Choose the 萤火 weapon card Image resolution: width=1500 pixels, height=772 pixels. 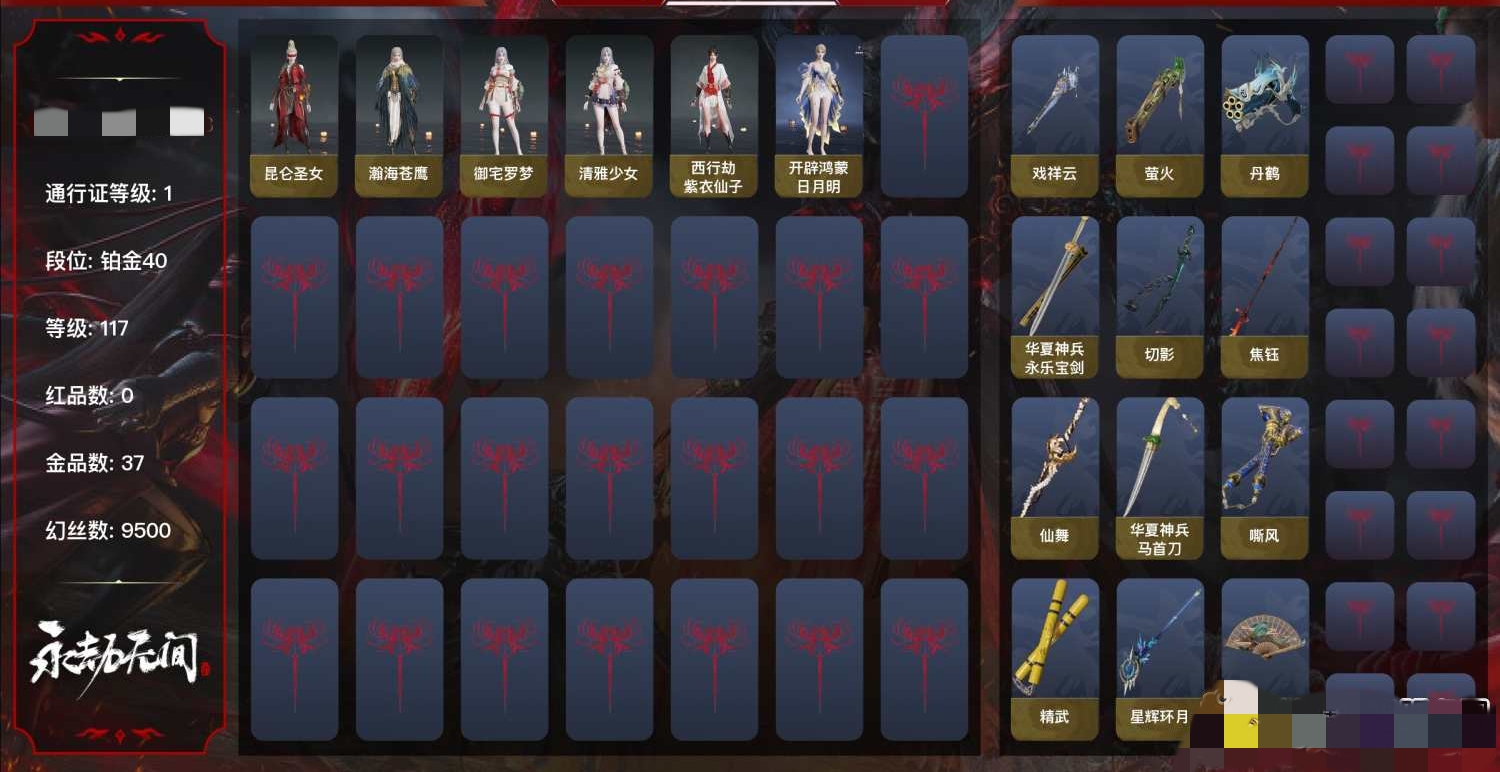[1160, 116]
